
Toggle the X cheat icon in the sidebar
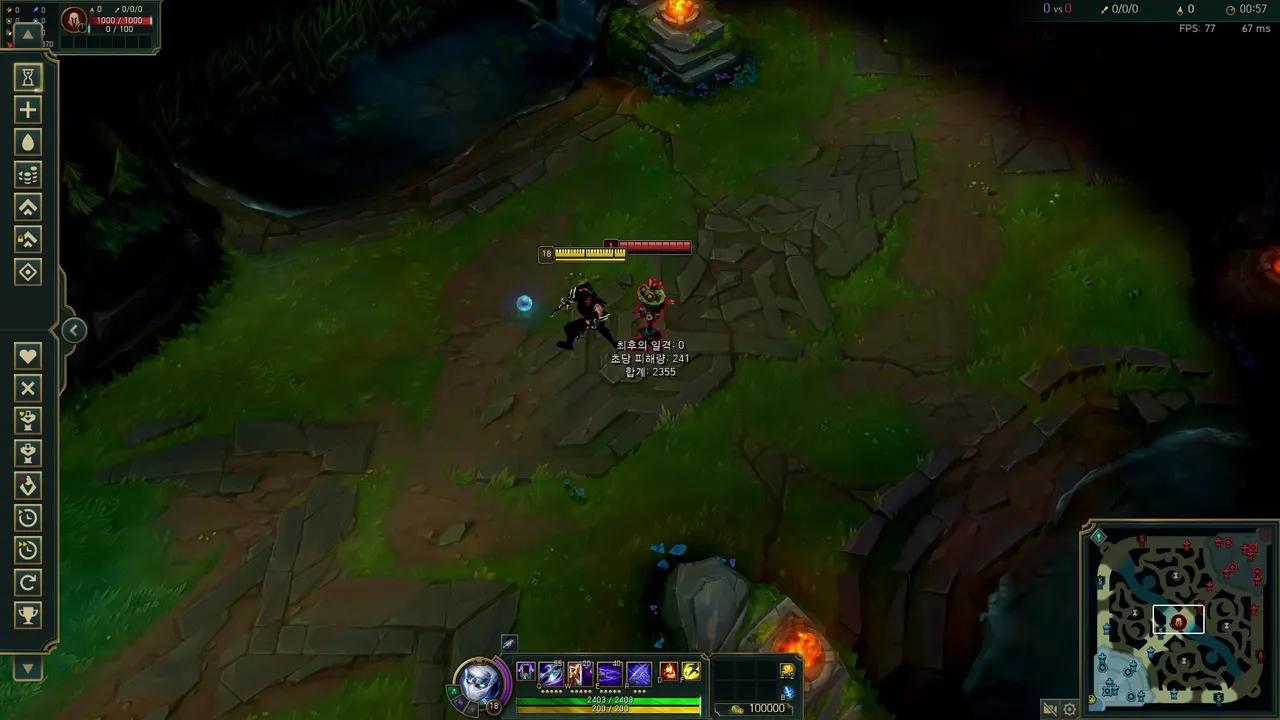coord(28,389)
